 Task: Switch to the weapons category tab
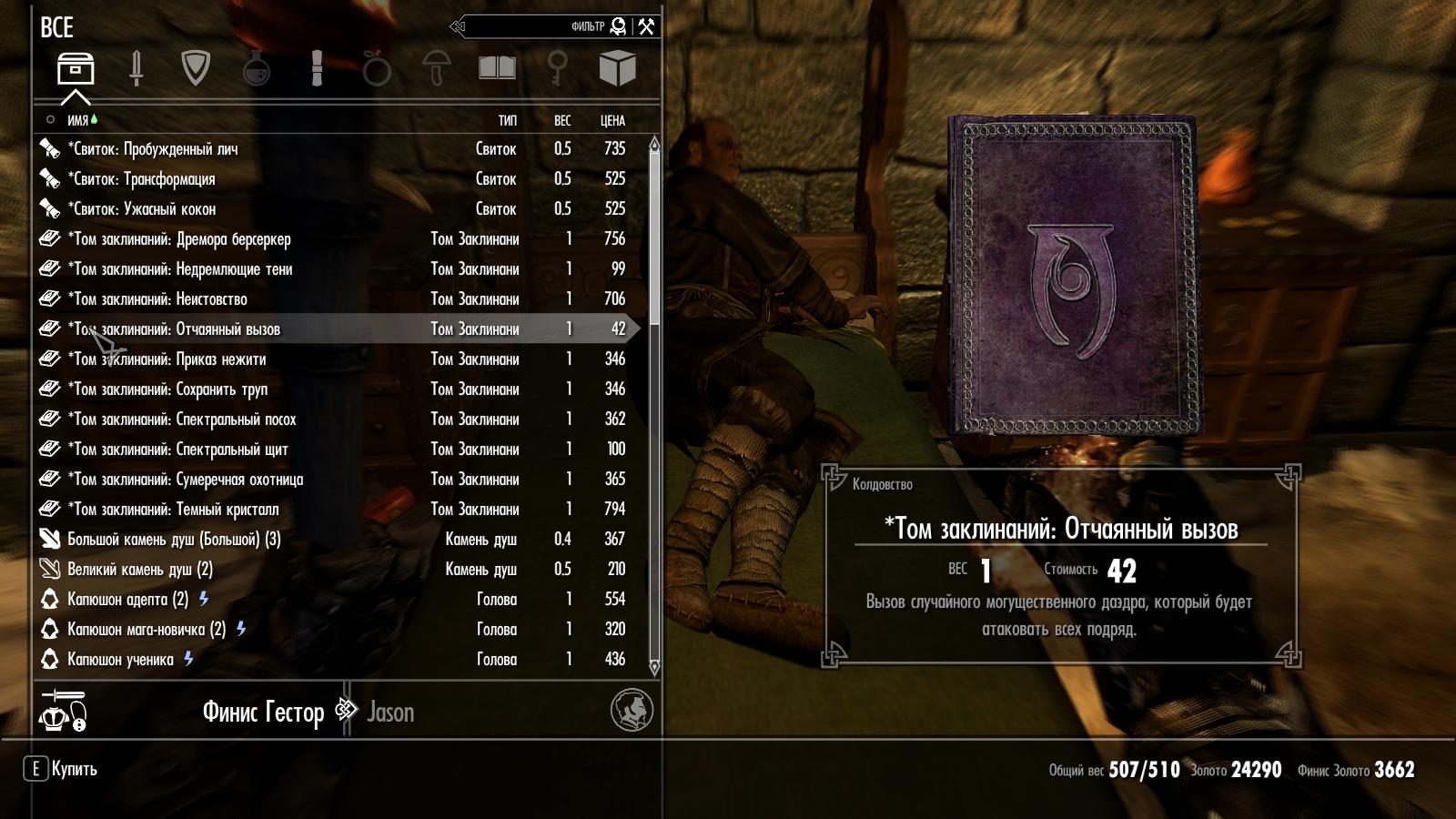pos(136,68)
